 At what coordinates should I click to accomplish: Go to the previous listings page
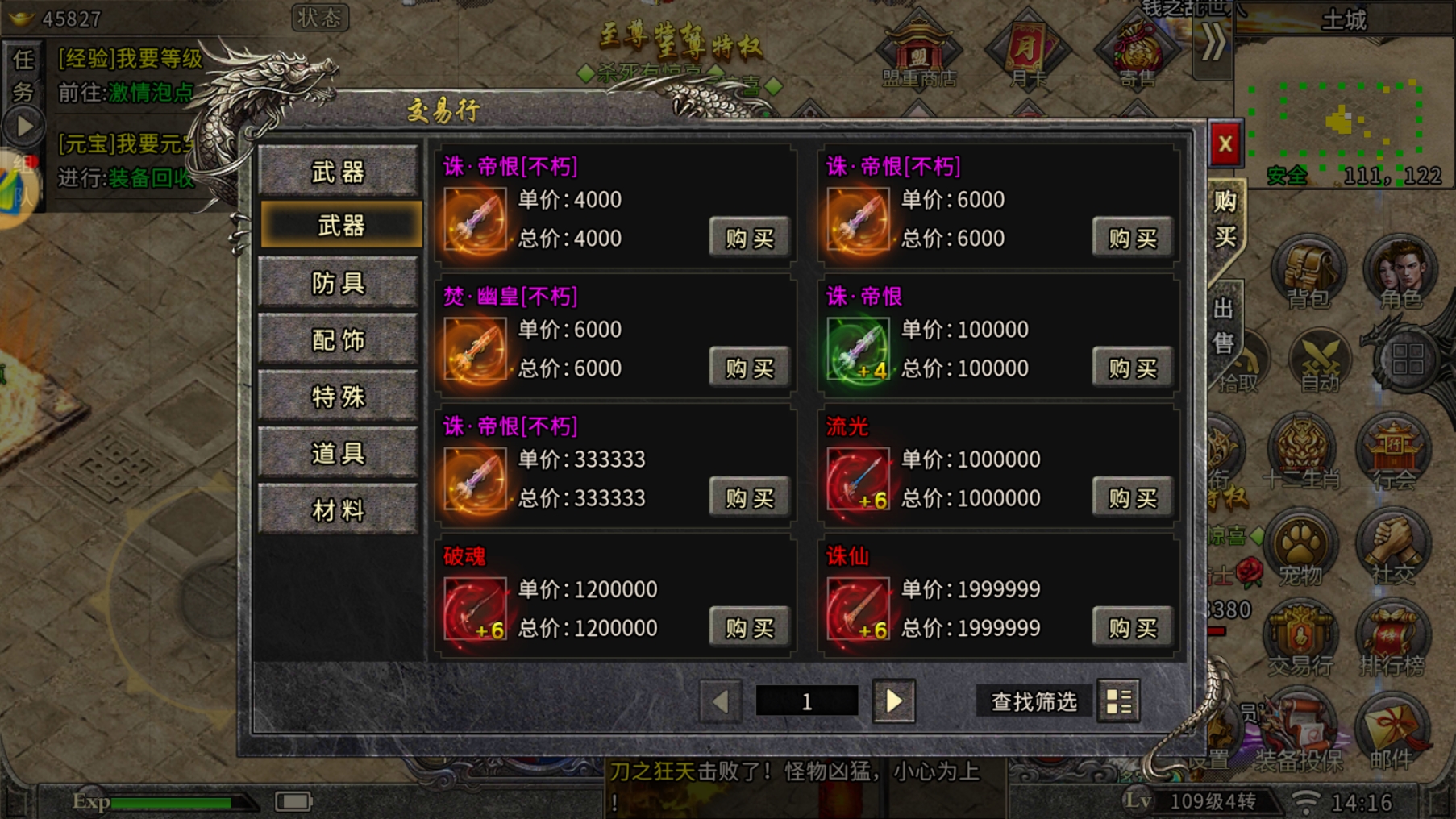coord(720,701)
